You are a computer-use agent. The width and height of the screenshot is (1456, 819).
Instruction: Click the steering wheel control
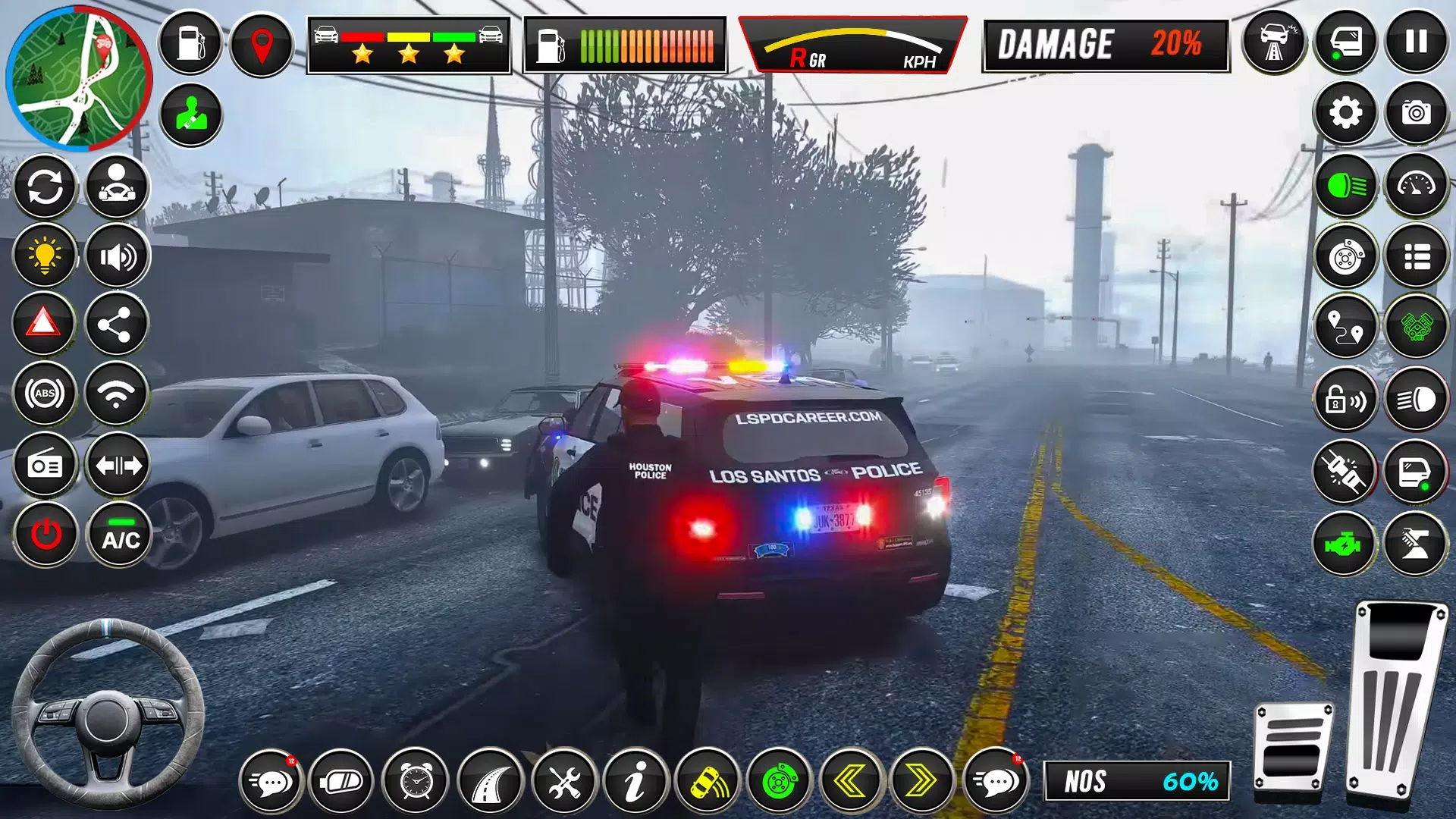(x=107, y=714)
